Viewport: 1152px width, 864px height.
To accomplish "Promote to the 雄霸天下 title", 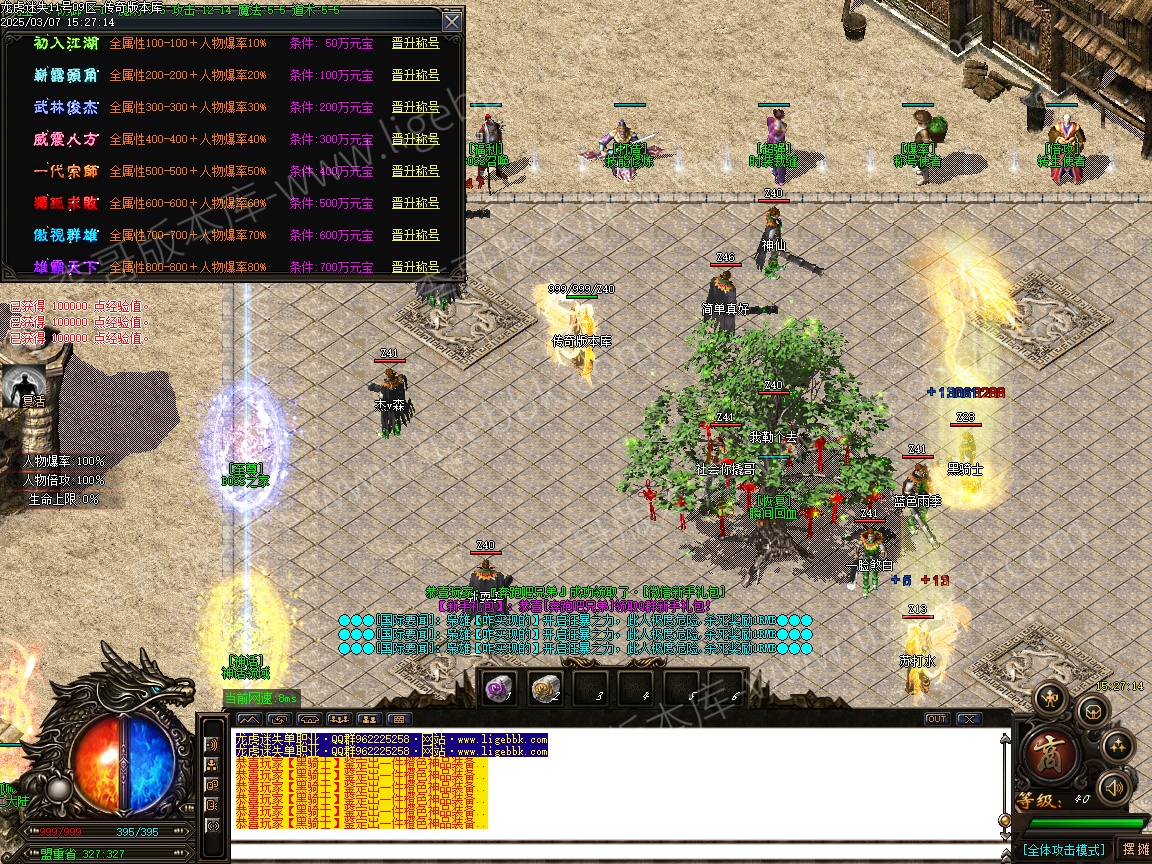I will point(415,267).
